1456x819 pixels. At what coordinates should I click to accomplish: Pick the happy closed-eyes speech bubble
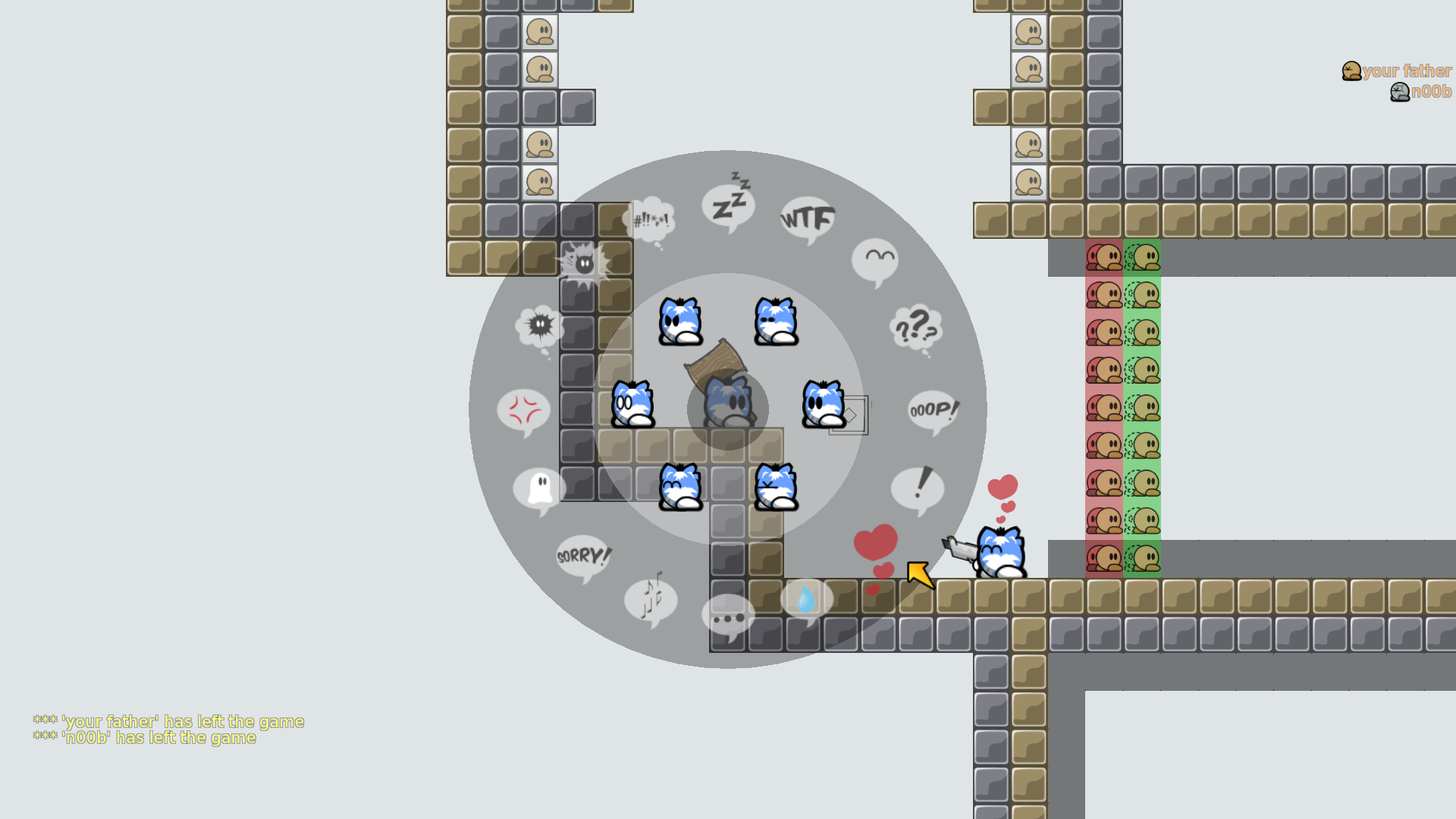click(875, 261)
